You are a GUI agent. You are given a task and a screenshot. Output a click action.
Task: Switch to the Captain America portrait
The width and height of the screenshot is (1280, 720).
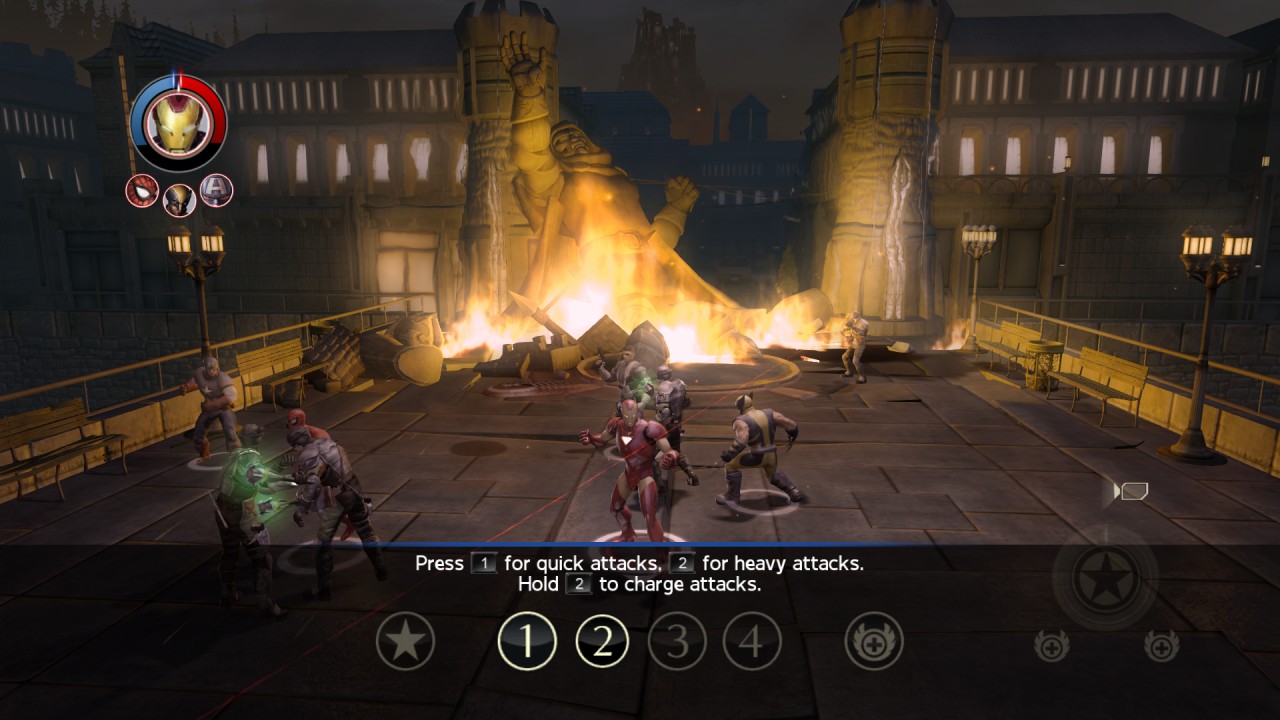click(x=216, y=190)
